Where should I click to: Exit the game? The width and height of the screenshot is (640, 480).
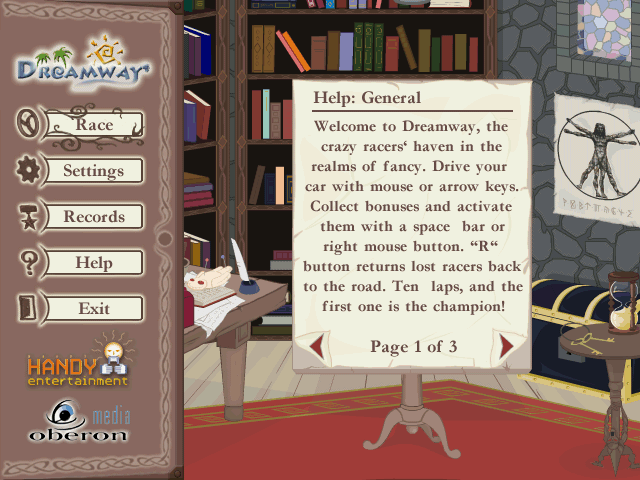(x=94, y=309)
